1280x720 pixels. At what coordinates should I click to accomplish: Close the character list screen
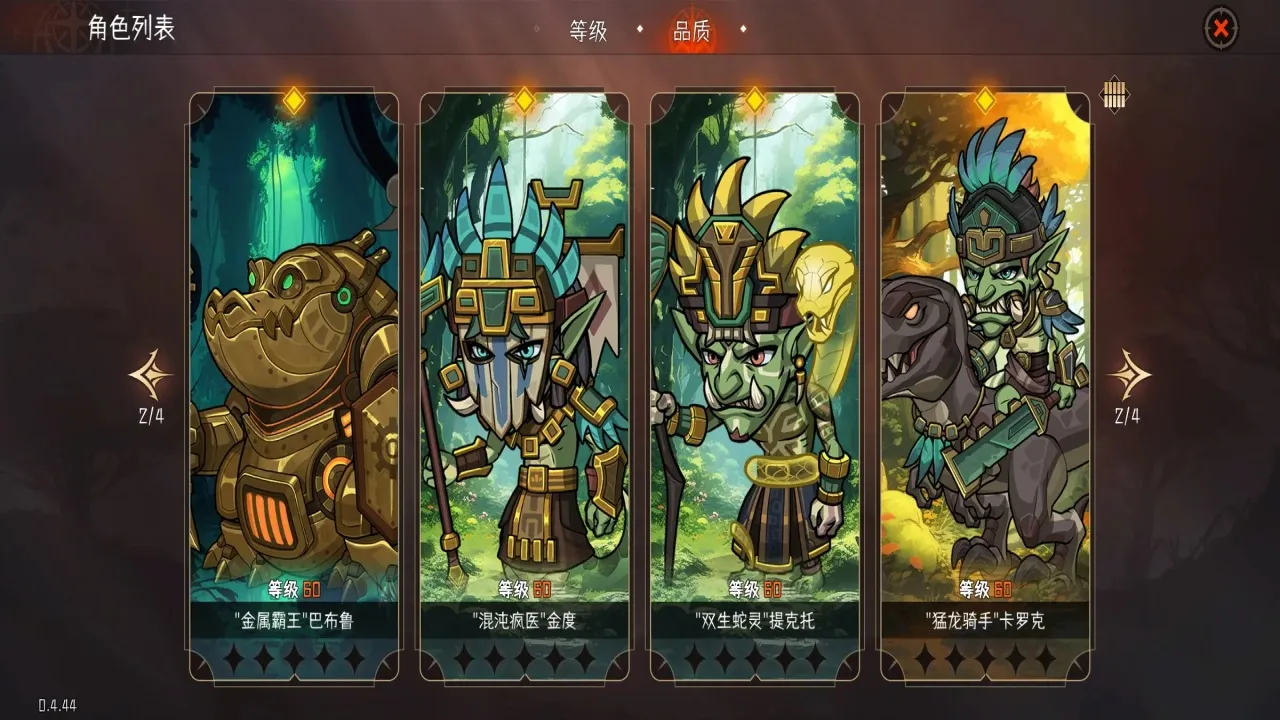click(1220, 29)
